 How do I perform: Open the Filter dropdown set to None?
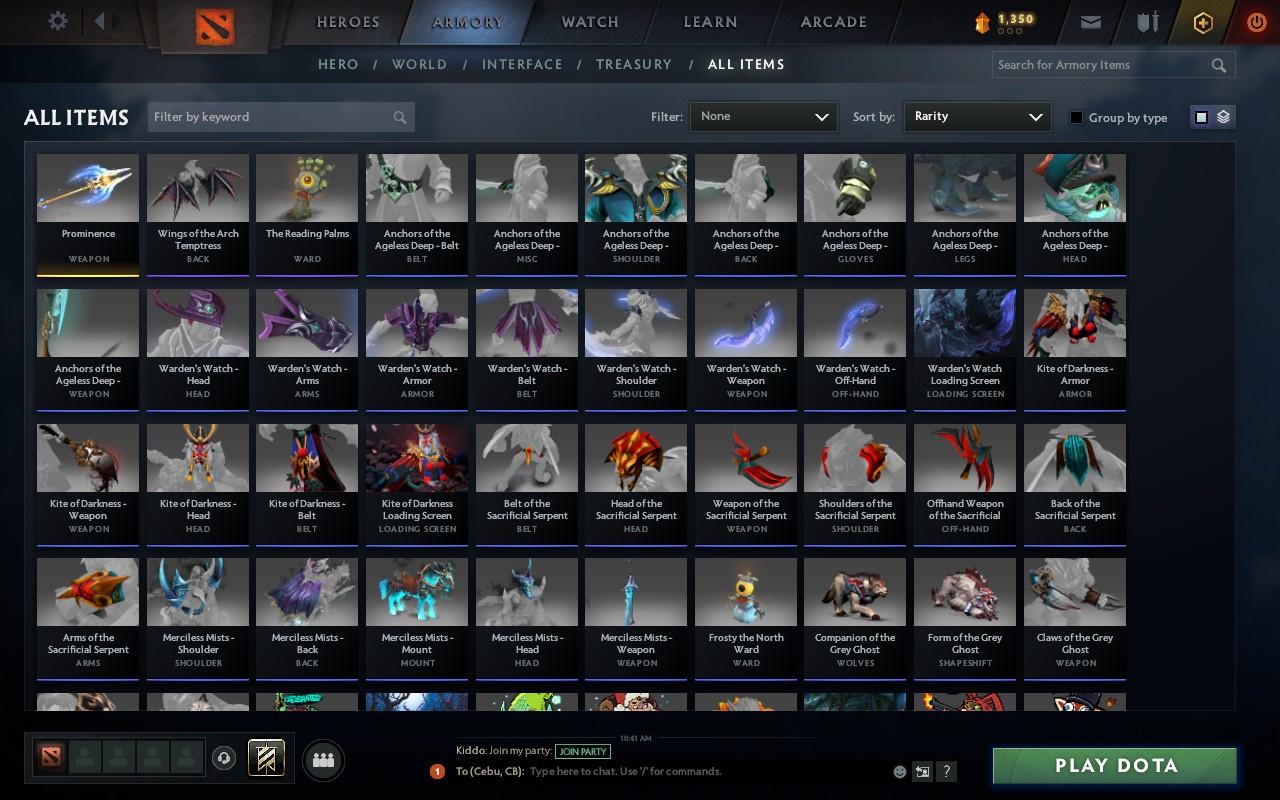763,116
